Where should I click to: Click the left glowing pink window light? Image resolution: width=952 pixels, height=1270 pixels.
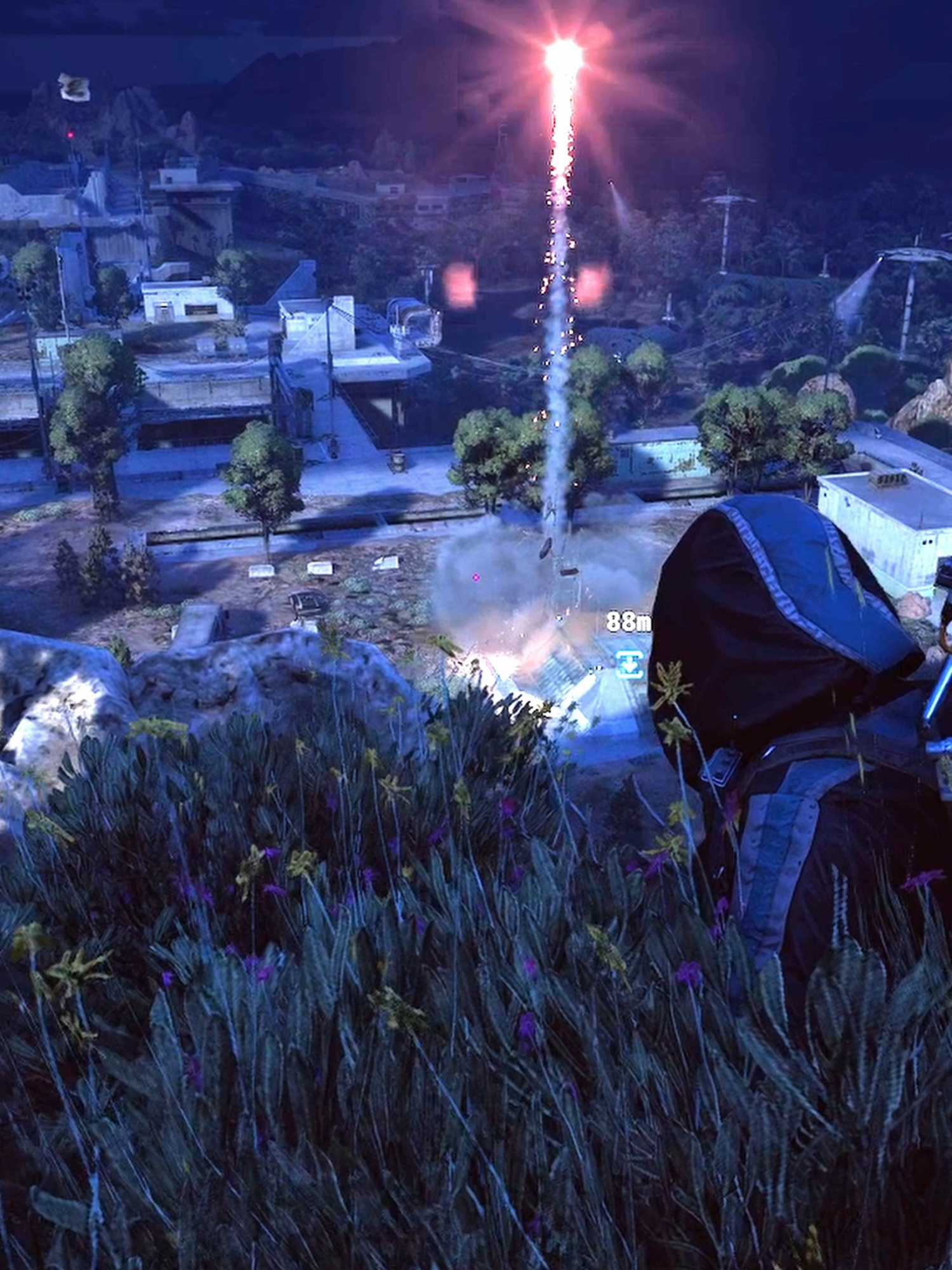coord(460,286)
